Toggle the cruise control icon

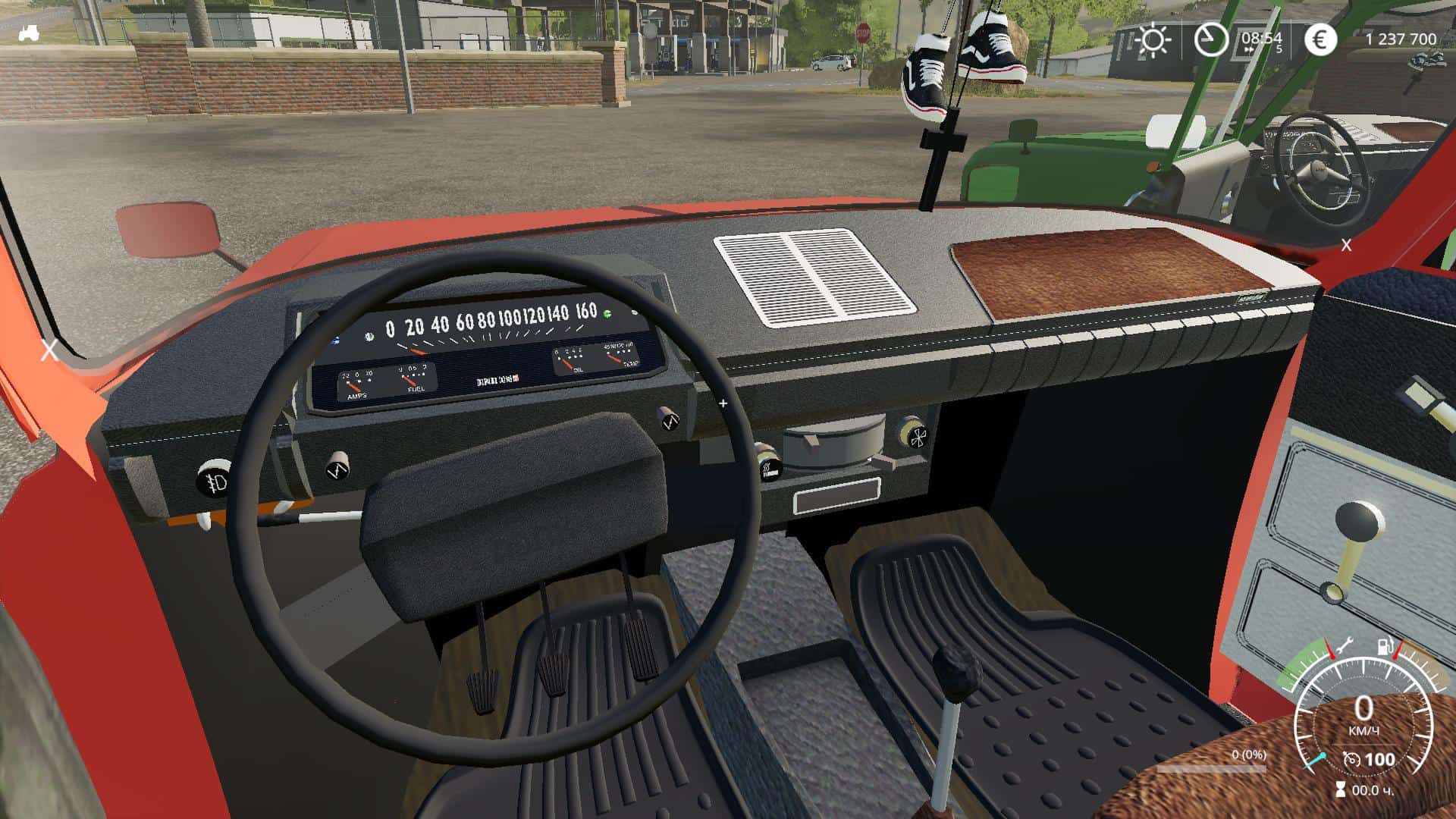pyautogui.click(x=1351, y=760)
